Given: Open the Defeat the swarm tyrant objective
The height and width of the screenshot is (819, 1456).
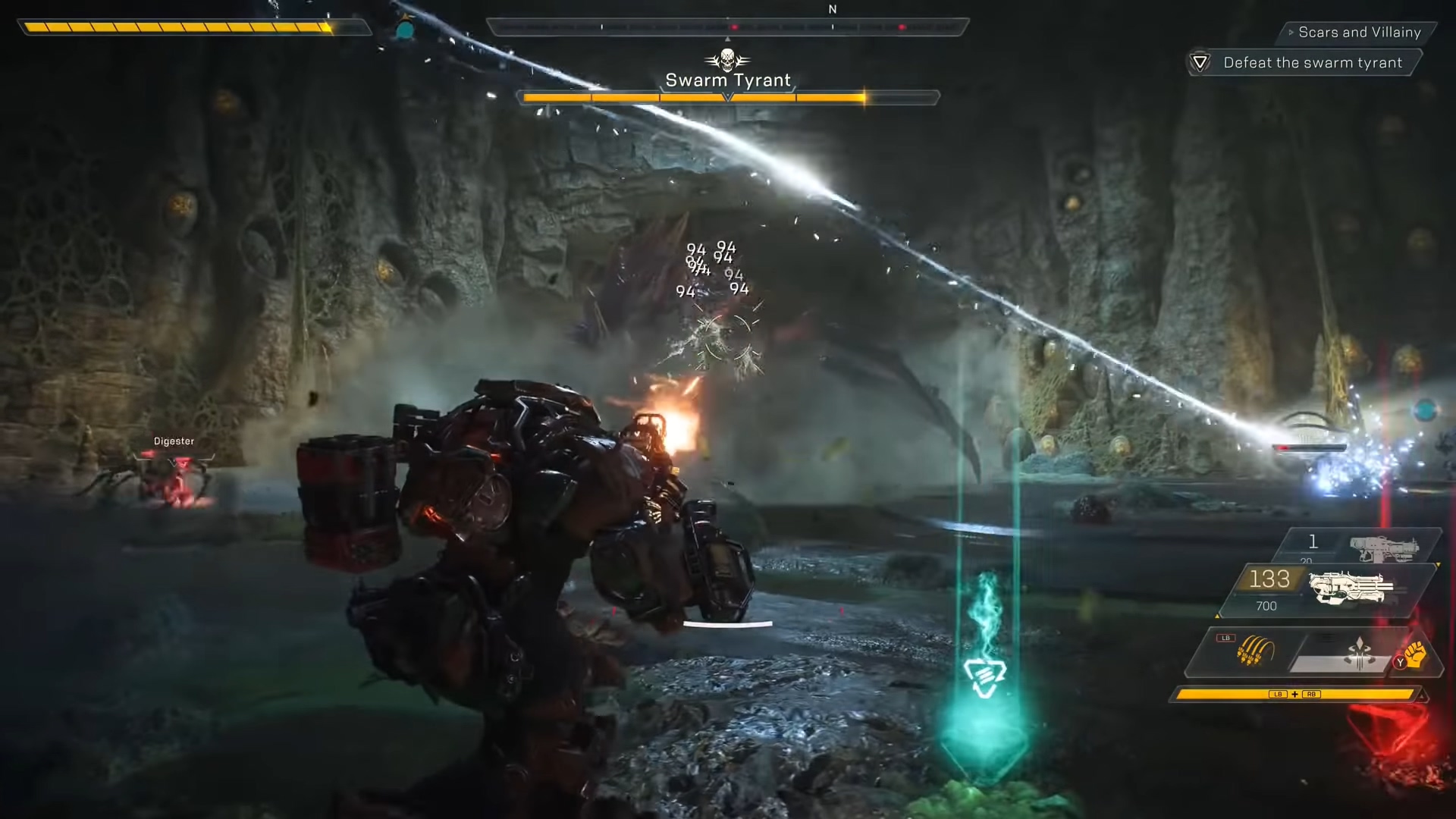Looking at the screenshot, I should [1312, 63].
